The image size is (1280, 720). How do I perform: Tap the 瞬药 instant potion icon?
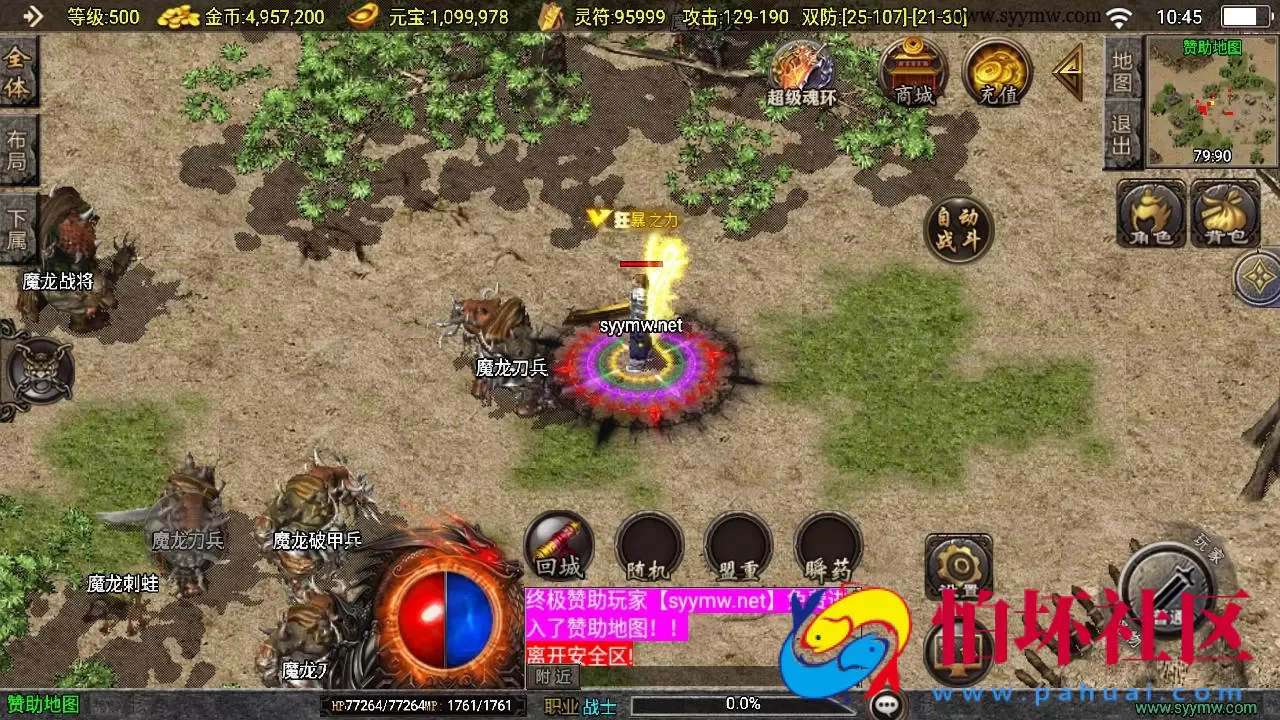[x=827, y=545]
